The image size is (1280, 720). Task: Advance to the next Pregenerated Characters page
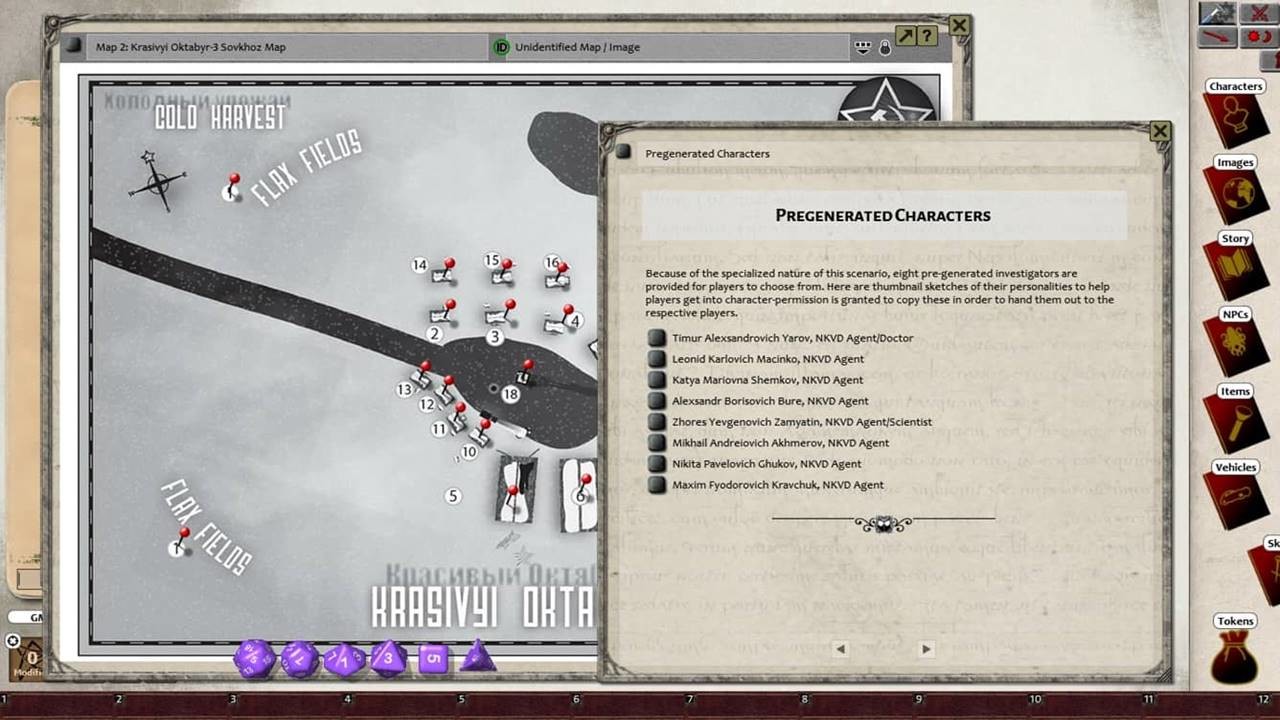click(926, 648)
